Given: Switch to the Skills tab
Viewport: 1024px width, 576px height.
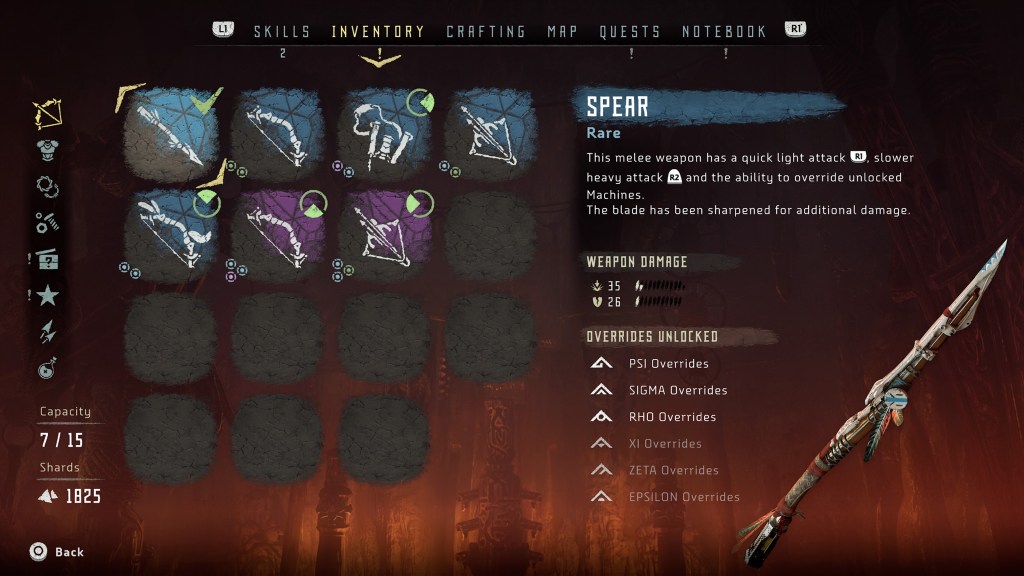Looking at the screenshot, I should (x=282, y=32).
